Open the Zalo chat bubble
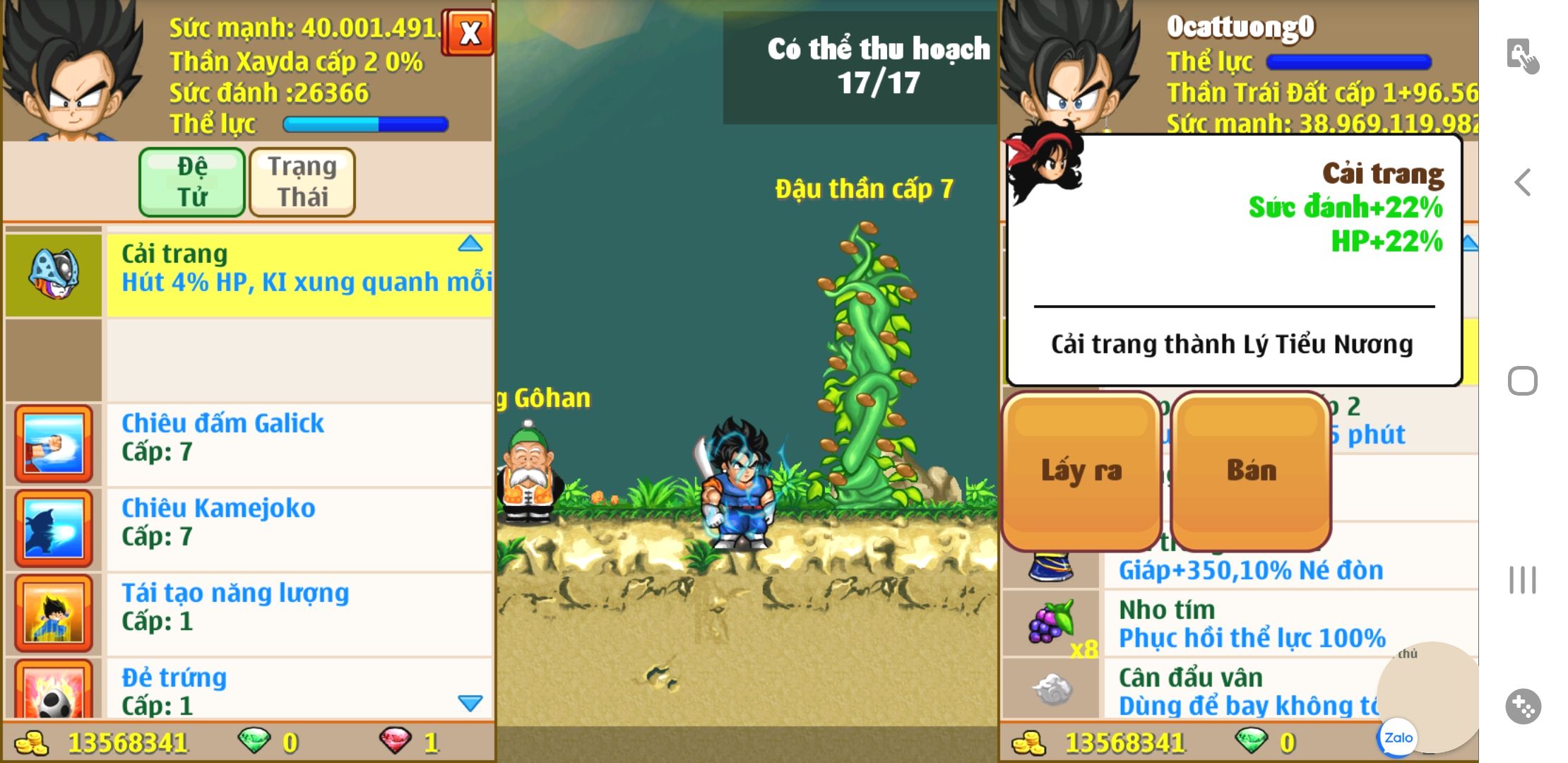The width and height of the screenshot is (1568, 763). (1398, 738)
